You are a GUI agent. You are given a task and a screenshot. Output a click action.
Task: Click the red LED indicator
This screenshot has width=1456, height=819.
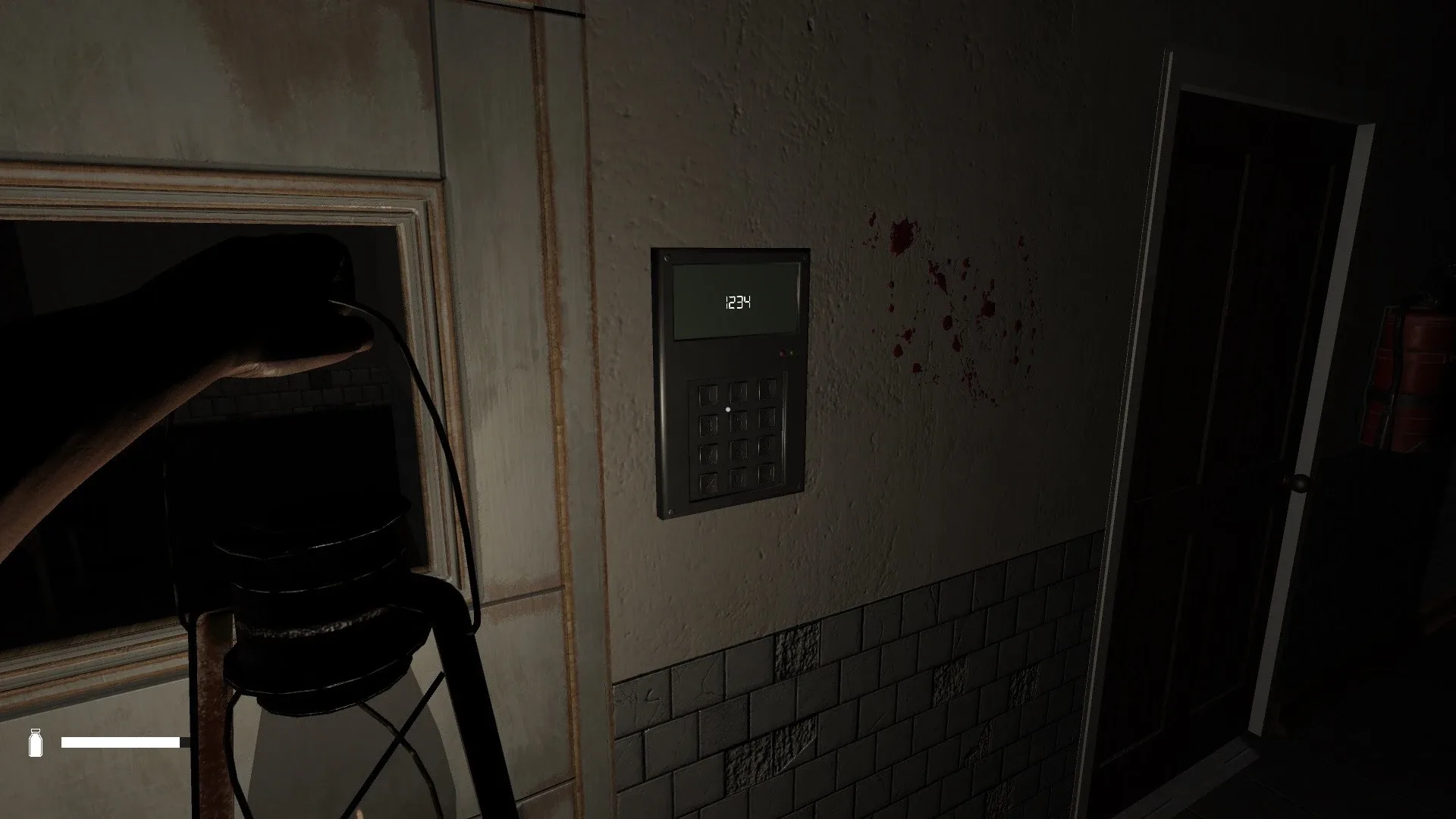[782, 353]
